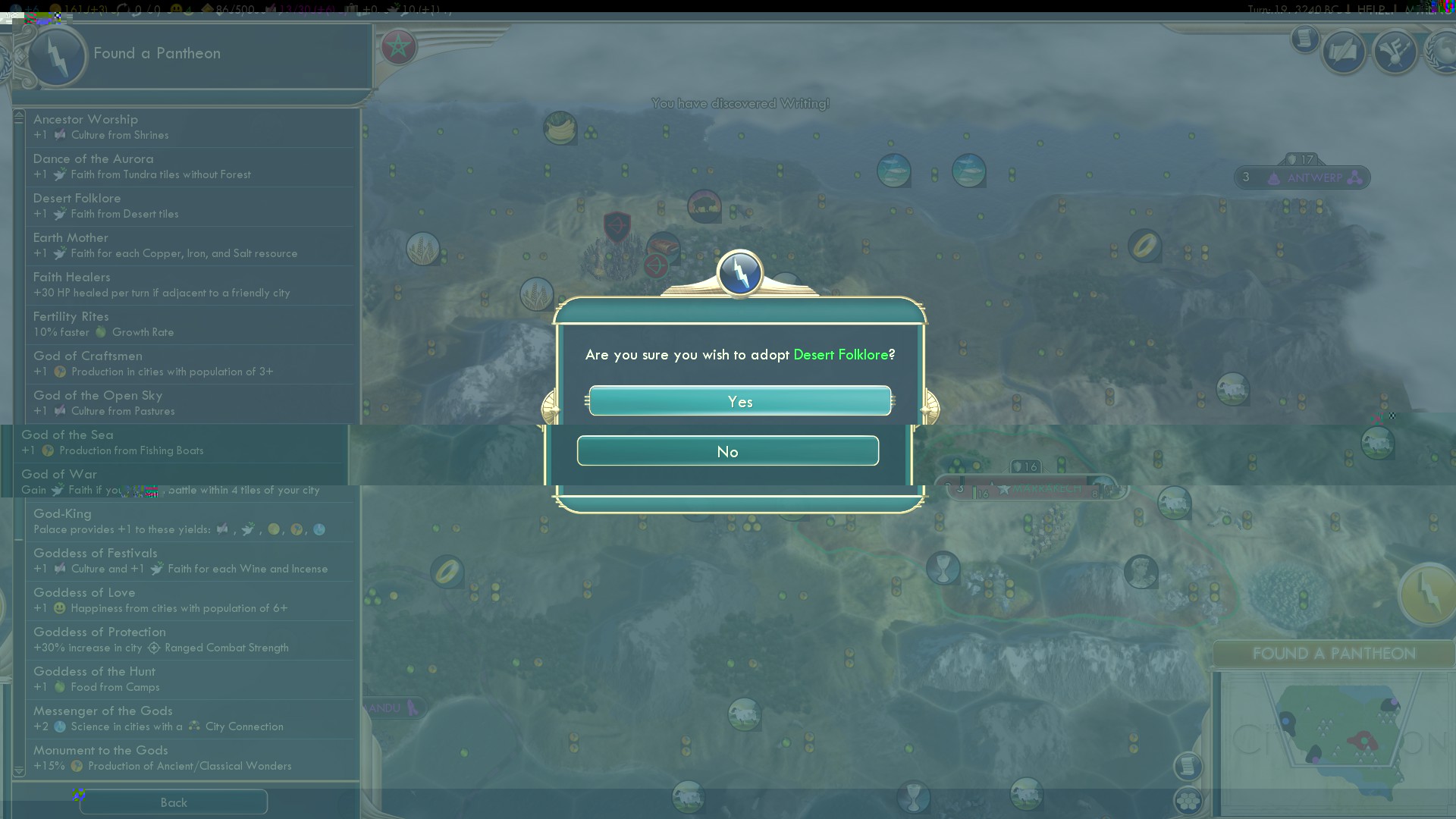This screenshot has width=1456, height=819.
Task: Select the Ancestor Worship pantheon
Action: coord(190,127)
